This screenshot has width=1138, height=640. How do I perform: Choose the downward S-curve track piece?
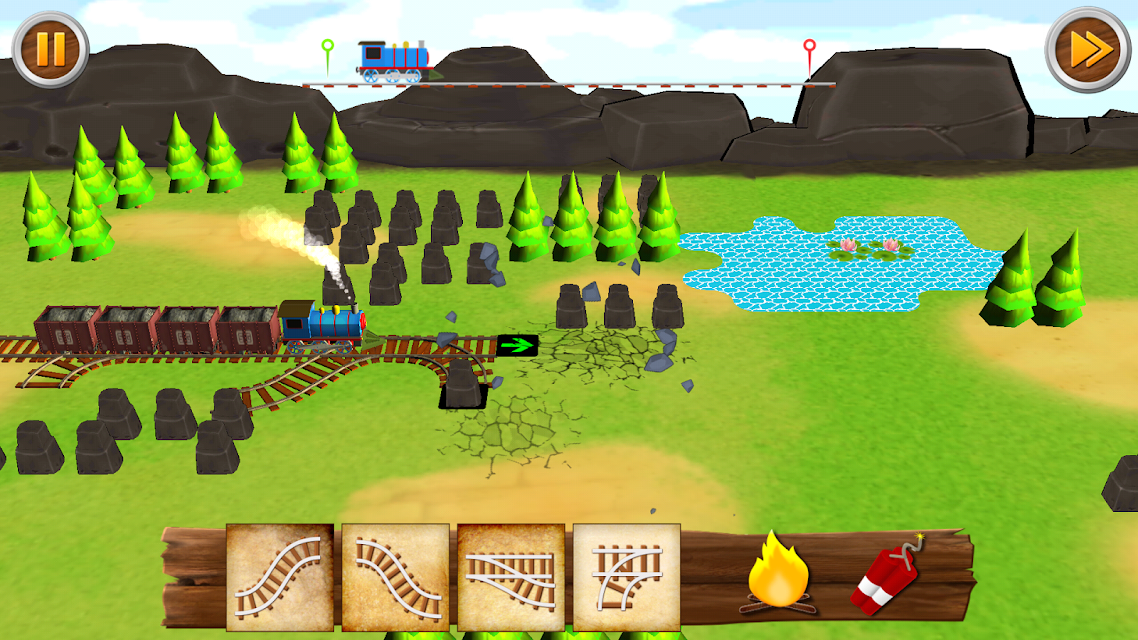[x=396, y=578]
